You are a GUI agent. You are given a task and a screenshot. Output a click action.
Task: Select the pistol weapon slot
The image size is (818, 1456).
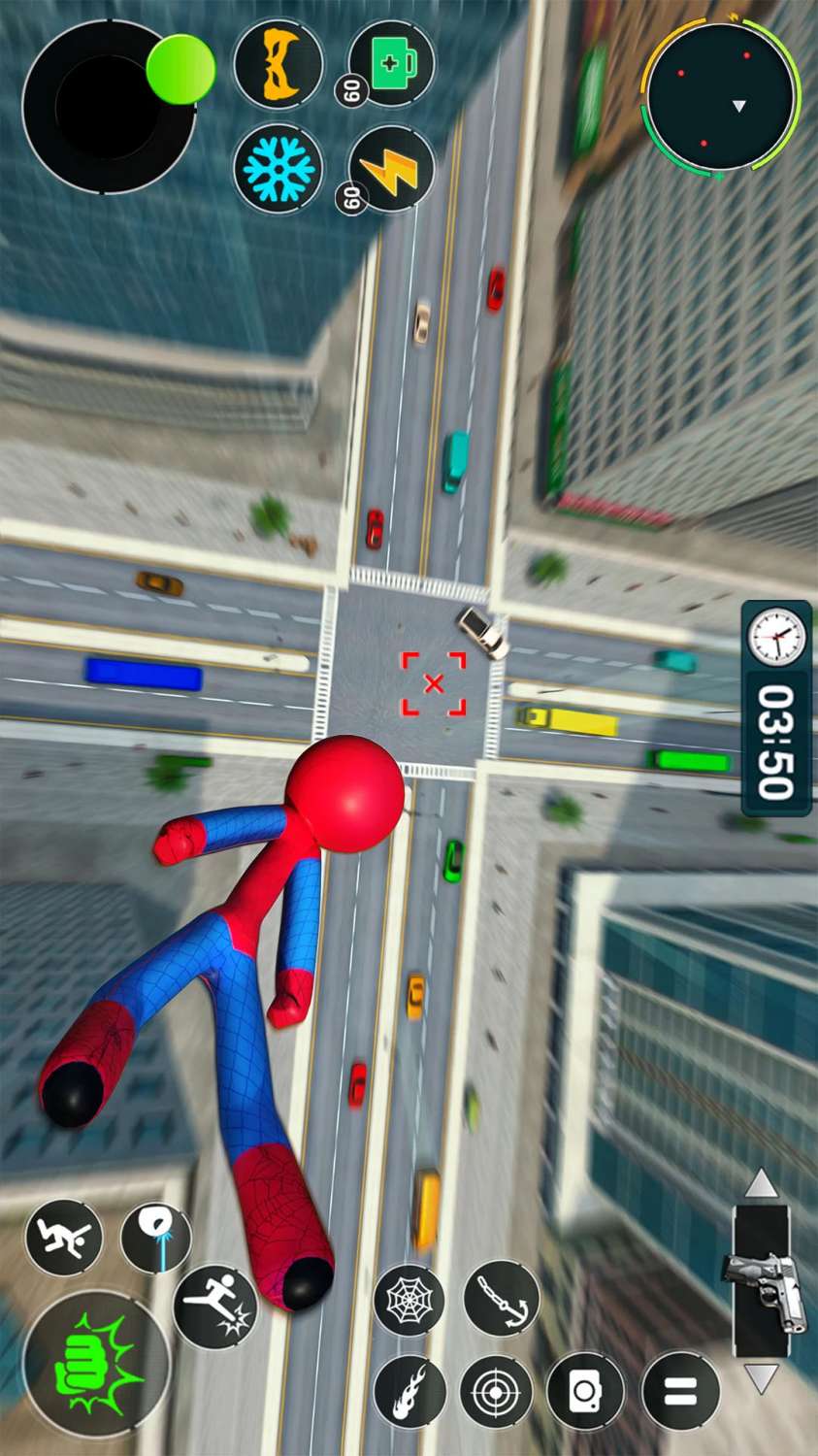click(763, 1280)
